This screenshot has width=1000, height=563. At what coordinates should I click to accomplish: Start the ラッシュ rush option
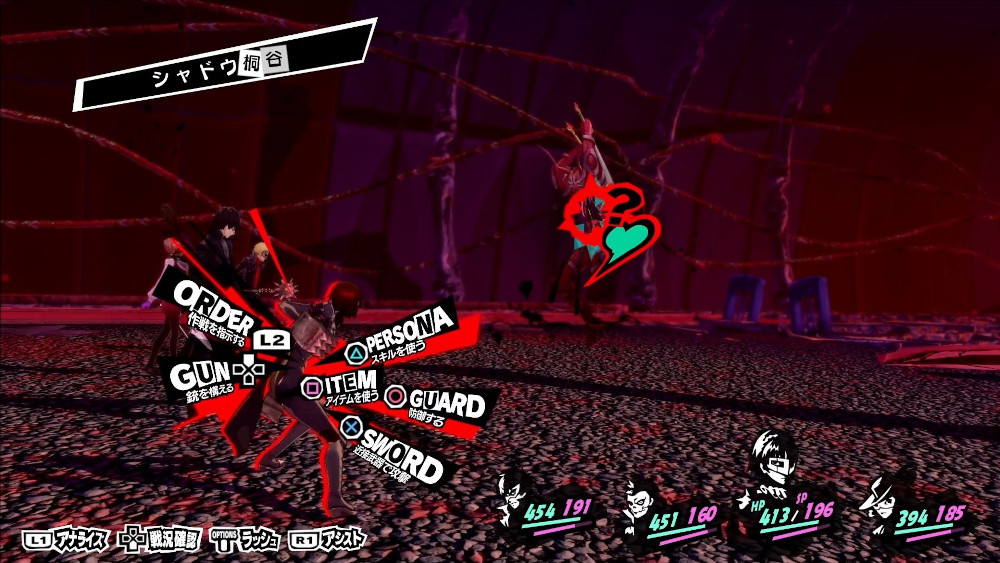pos(246,540)
